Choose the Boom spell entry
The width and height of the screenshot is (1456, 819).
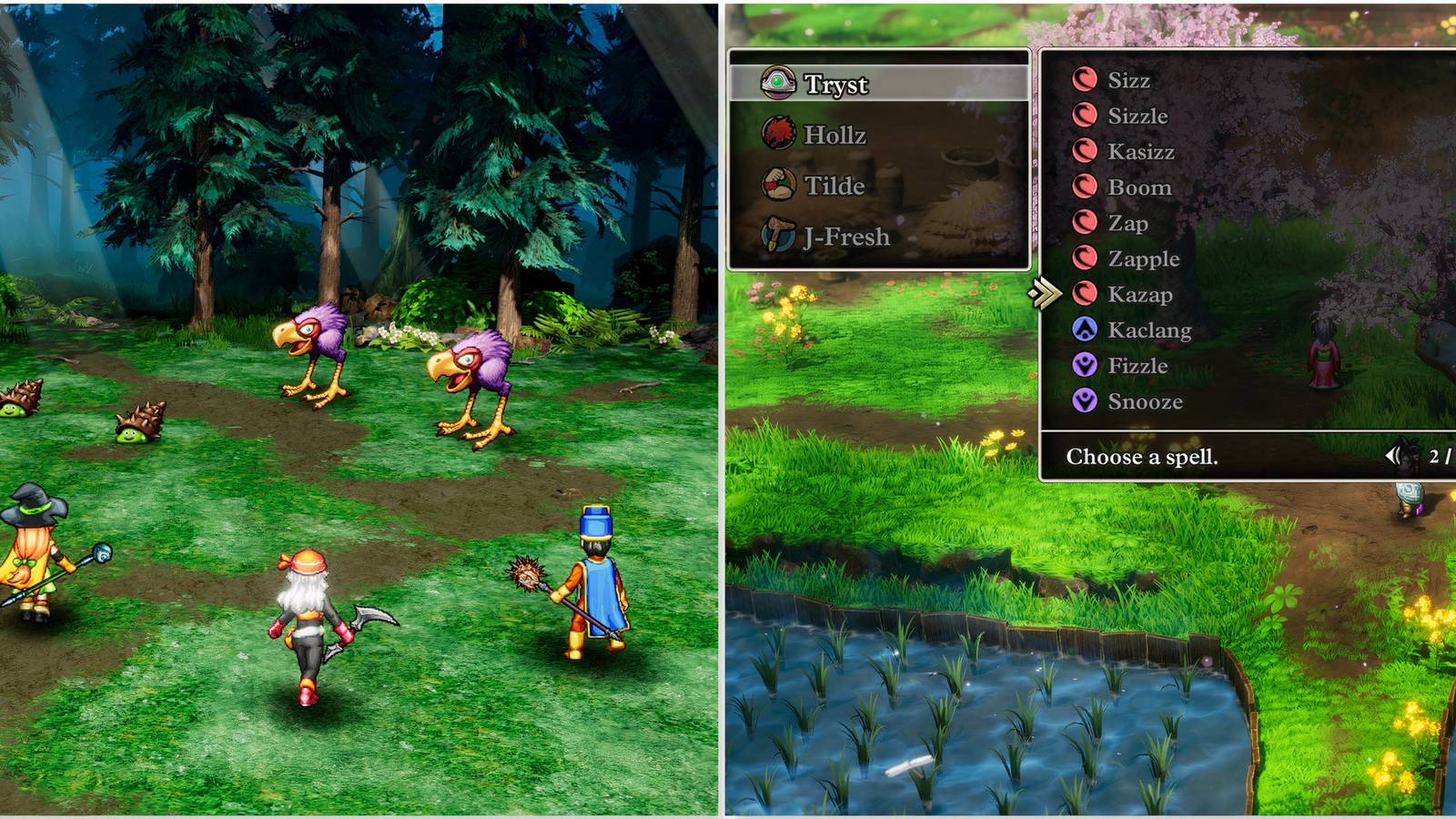[x=1139, y=187]
